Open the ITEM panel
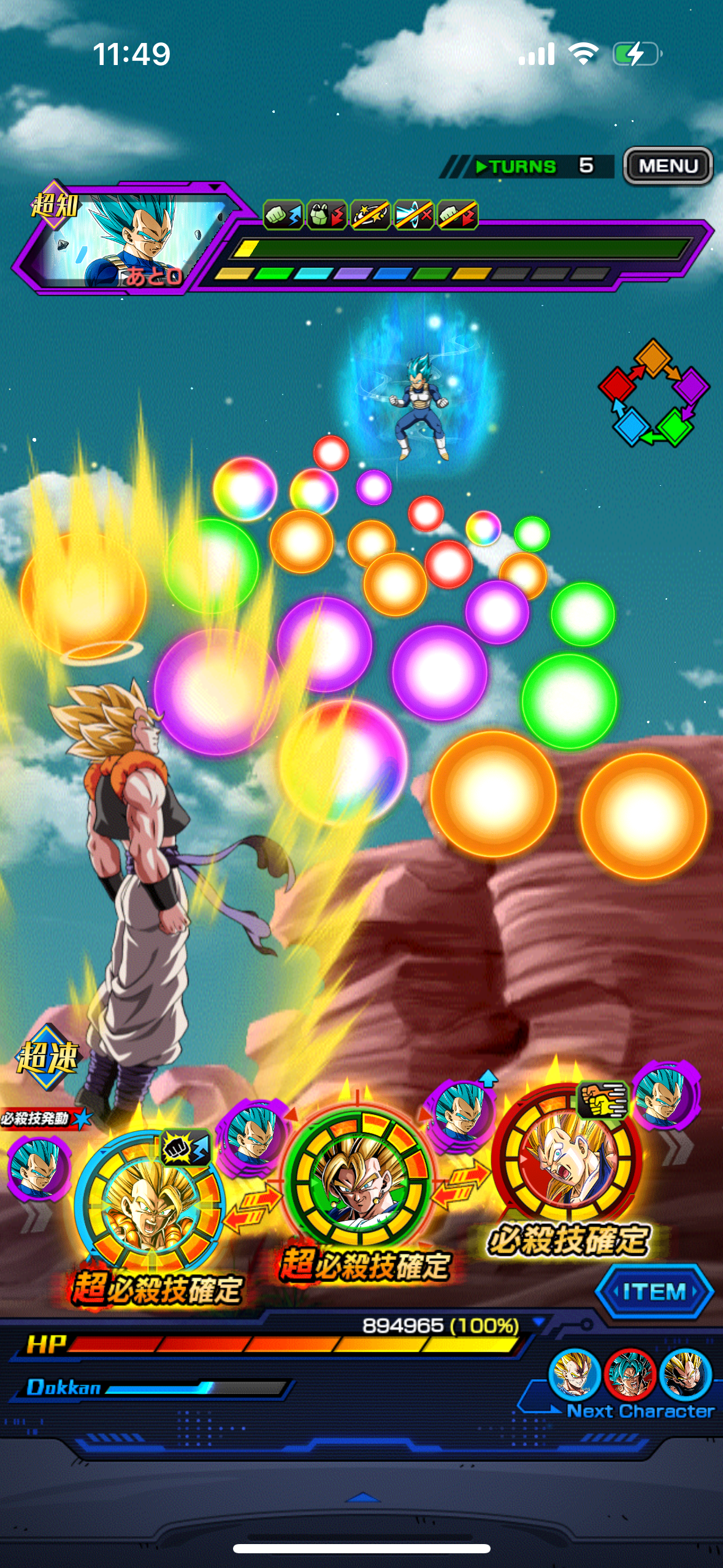723x1568 pixels. [654, 1291]
